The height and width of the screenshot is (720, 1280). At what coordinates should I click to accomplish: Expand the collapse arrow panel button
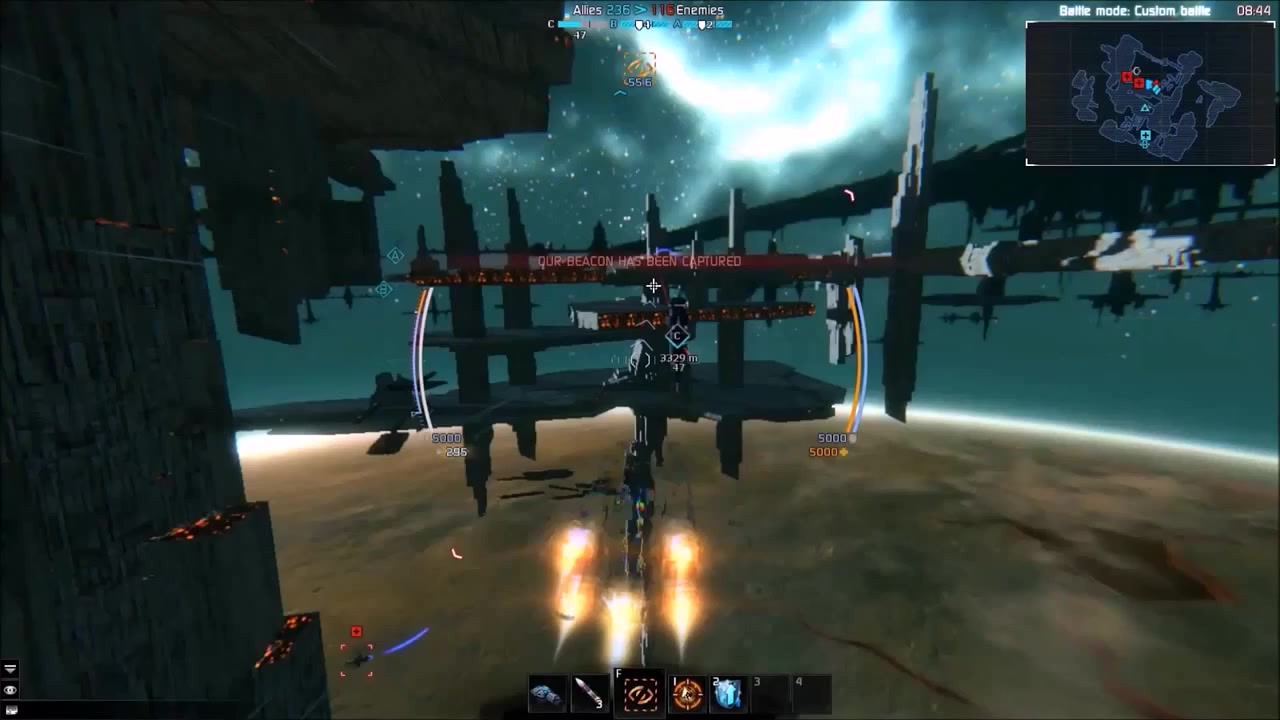(x=10, y=669)
